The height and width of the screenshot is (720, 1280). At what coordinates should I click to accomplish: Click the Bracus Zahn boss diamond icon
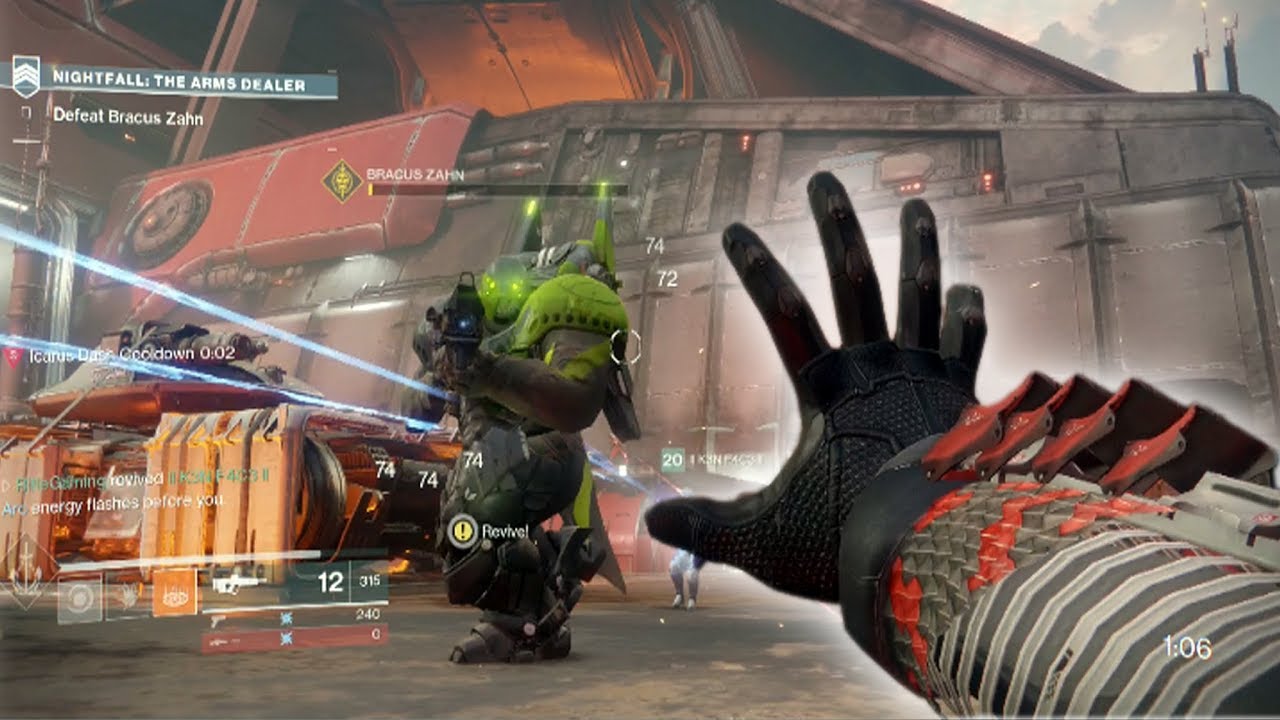coord(341,181)
